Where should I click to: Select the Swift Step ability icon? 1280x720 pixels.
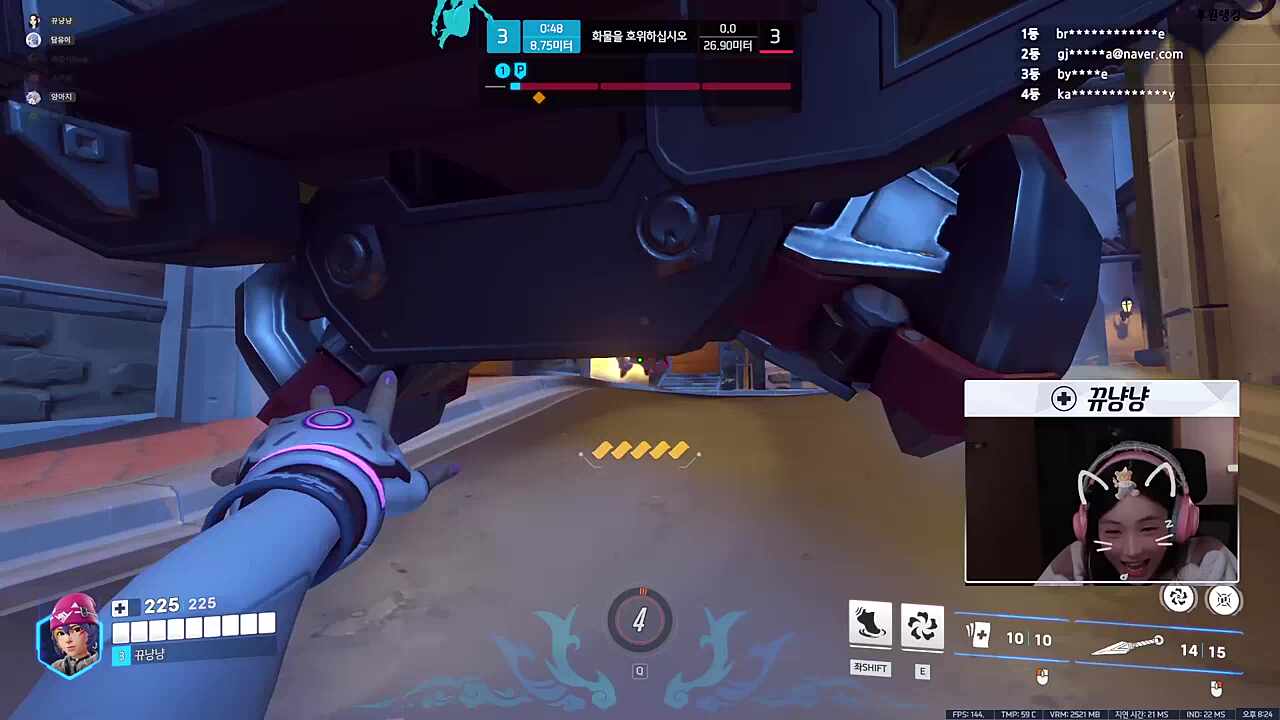pyautogui.click(x=870, y=626)
